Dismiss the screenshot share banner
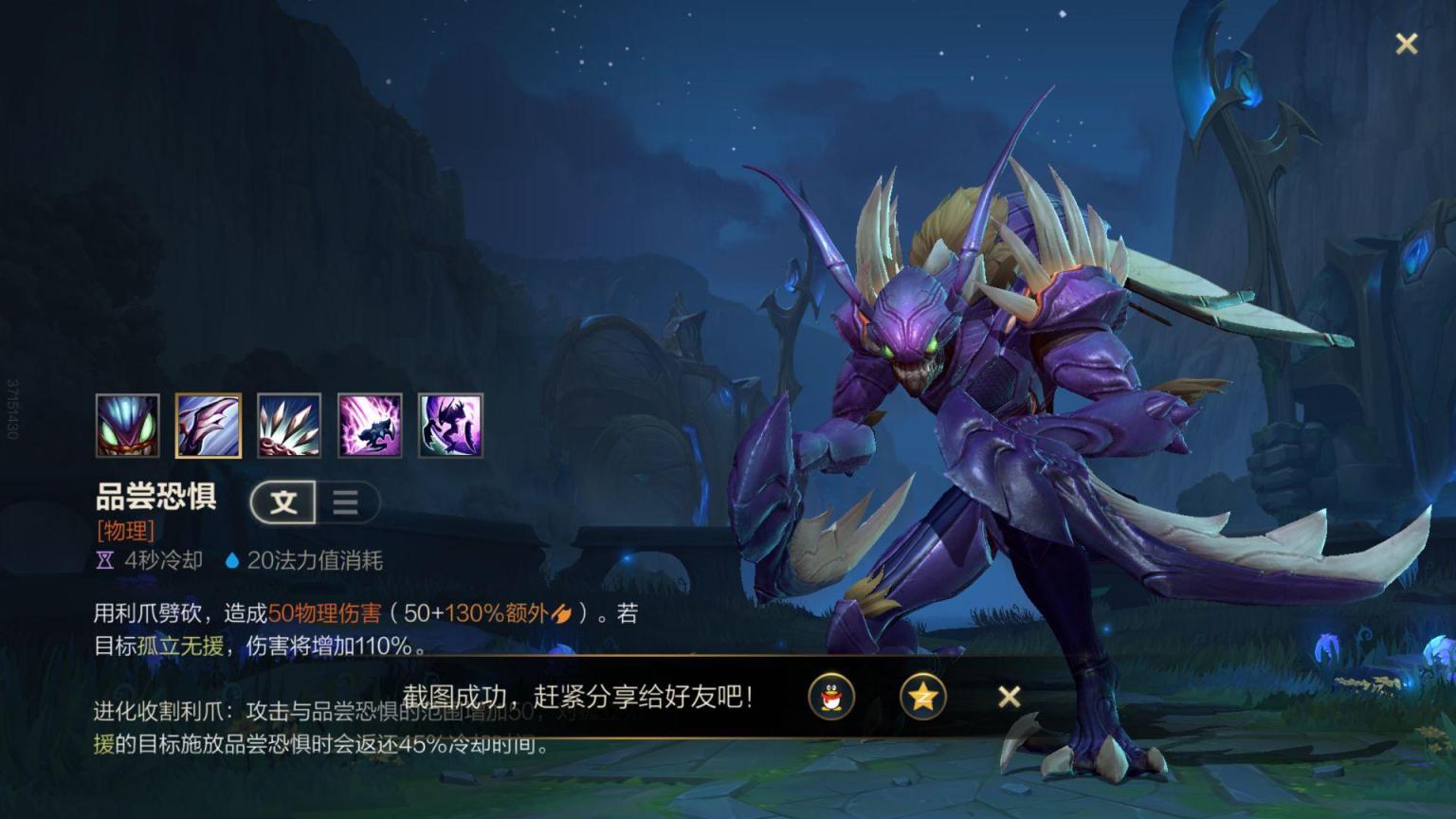Screen dimensions: 1456x819 pos(1010,698)
